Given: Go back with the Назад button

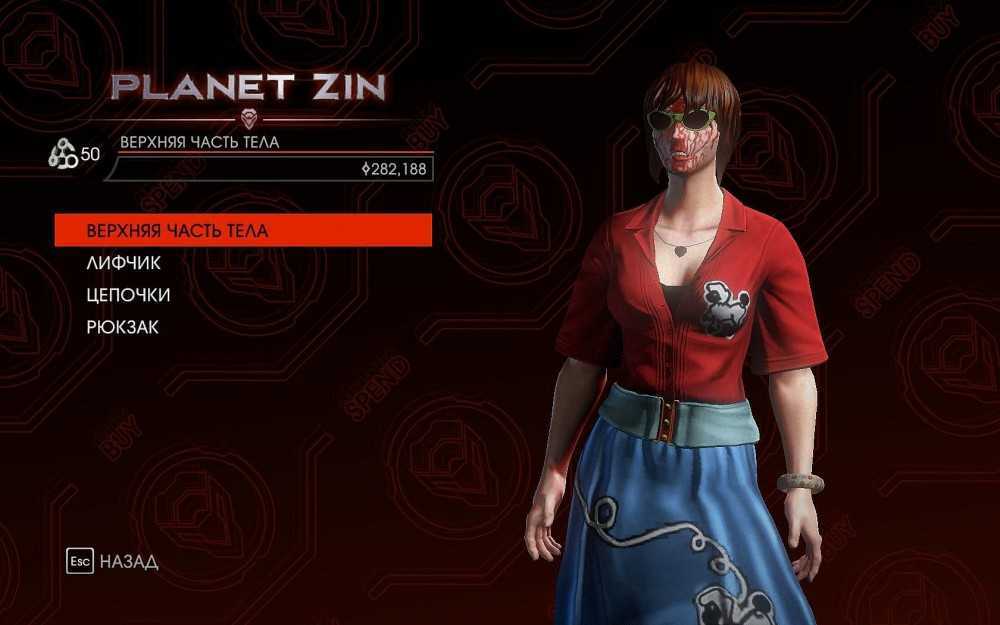Looking at the screenshot, I should pos(112,561).
